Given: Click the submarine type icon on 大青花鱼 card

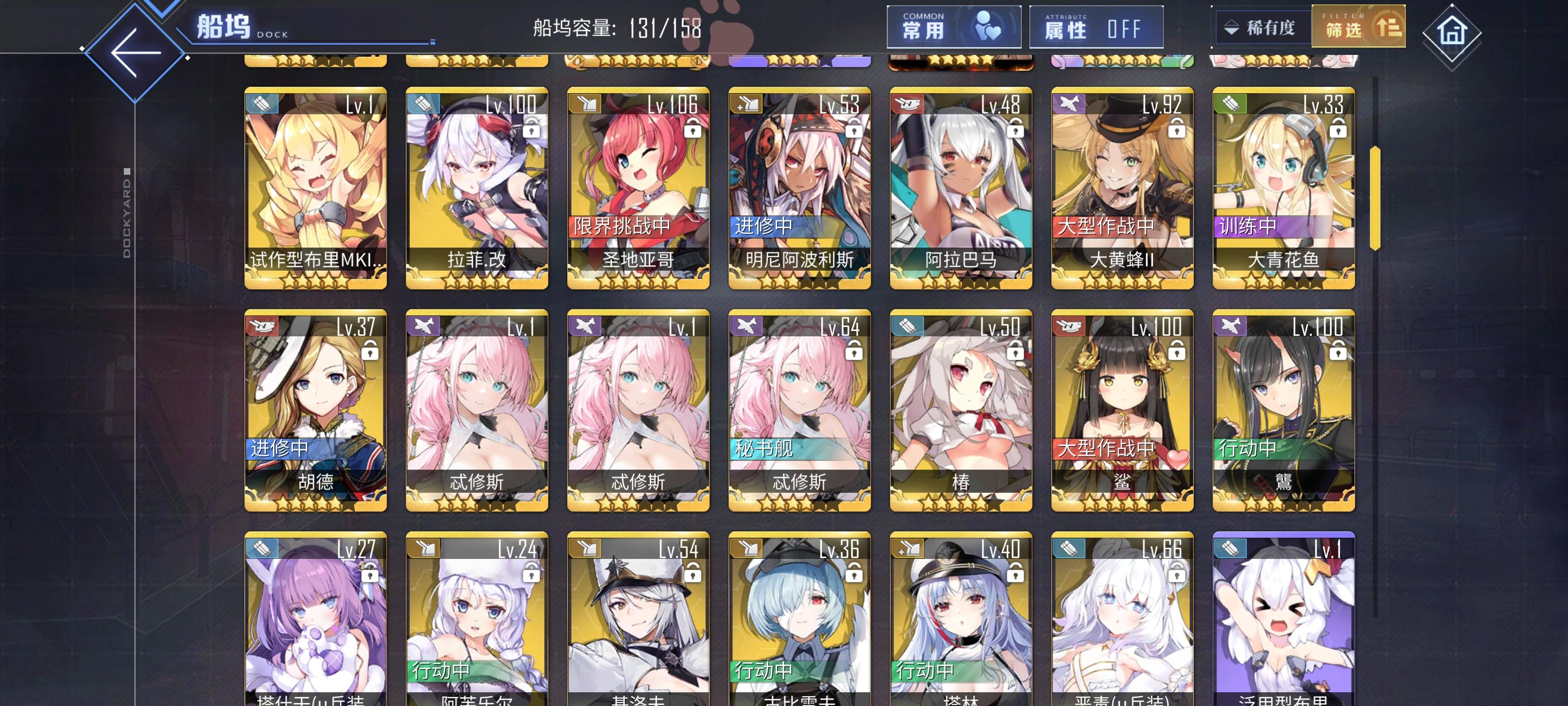Looking at the screenshot, I should point(1230,103).
